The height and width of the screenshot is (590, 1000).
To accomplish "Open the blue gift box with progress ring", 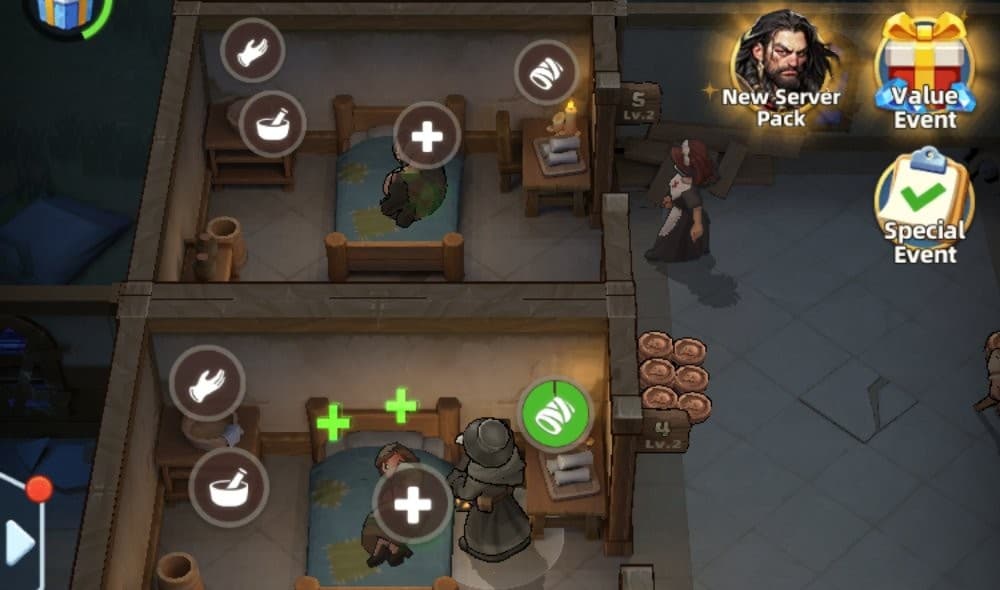I will tap(65, 12).
